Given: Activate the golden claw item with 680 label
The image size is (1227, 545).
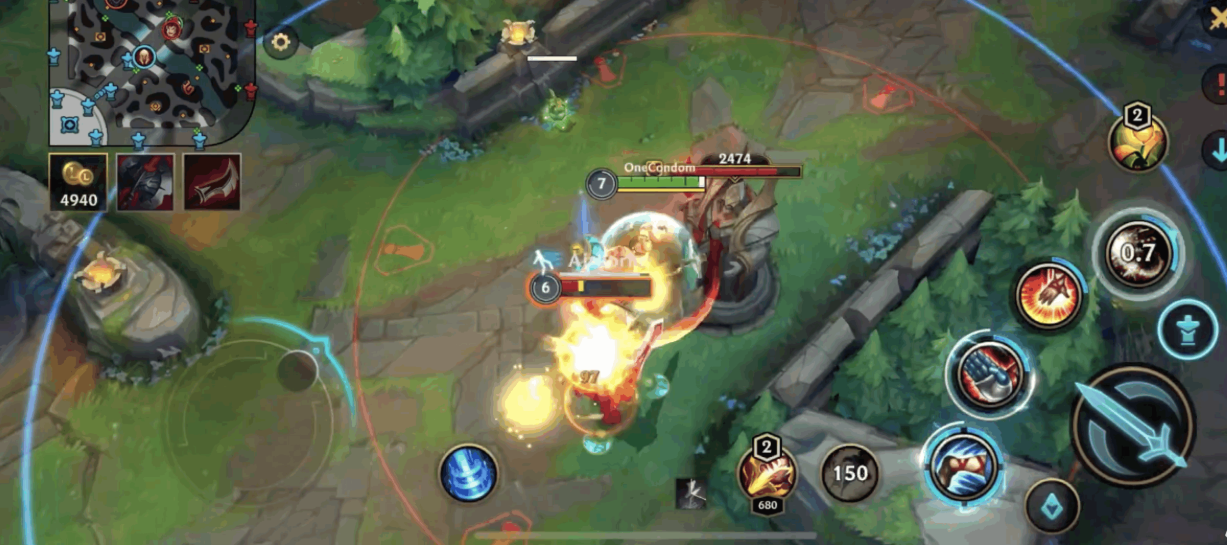Looking at the screenshot, I should coord(767,472).
